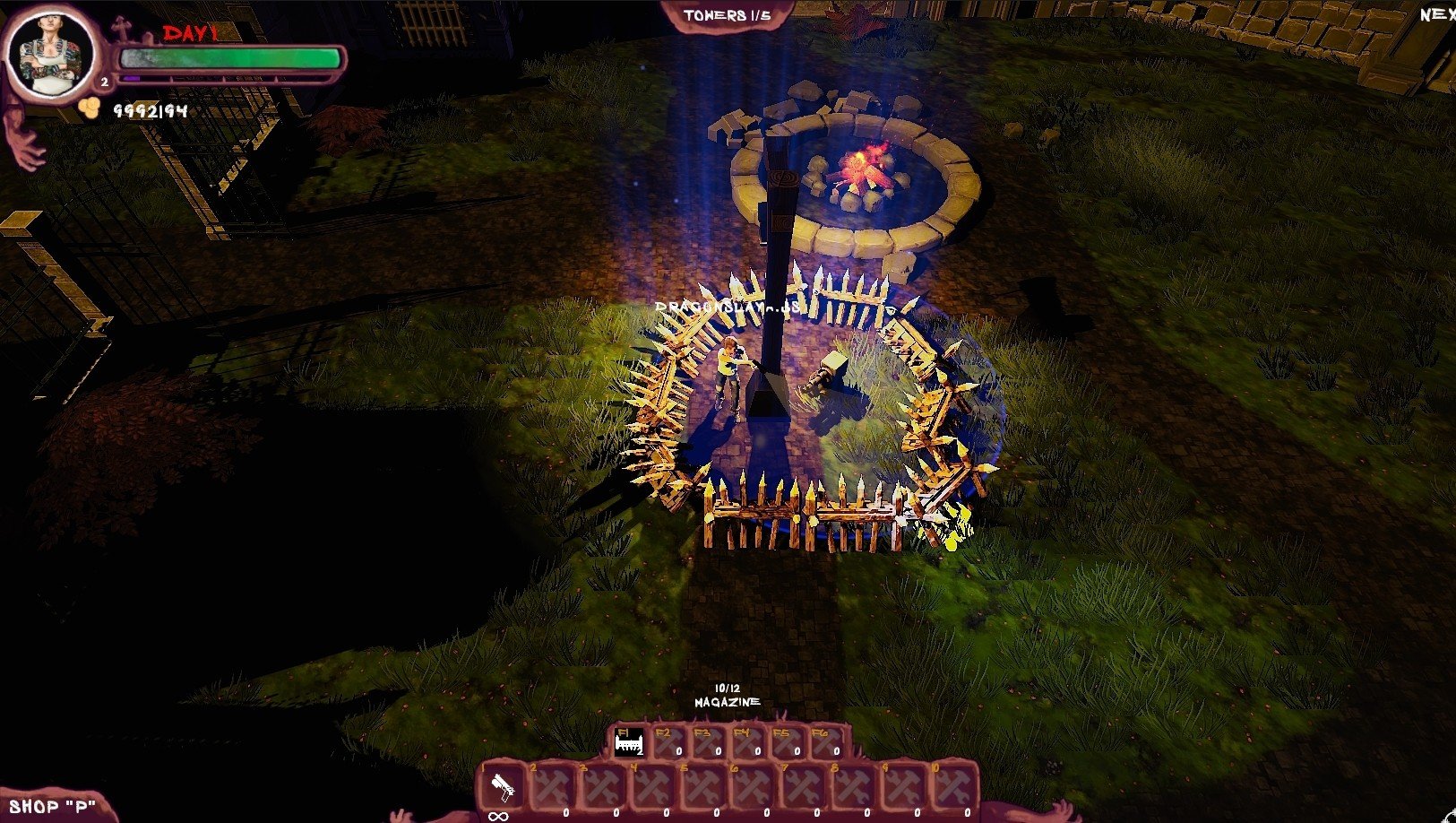Select the empty hotbar slot numbered 0
1456x823 pixels.
coord(954,788)
